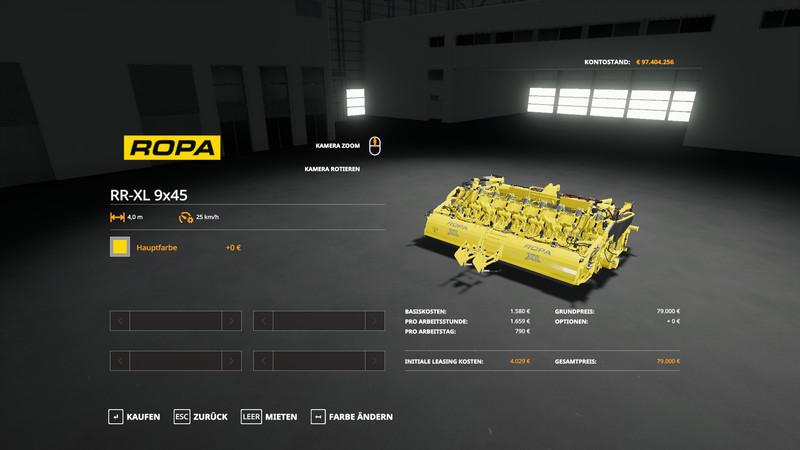This screenshot has height=450, width=800.
Task: Select the yellow Hauptfarbe color swatch
Action: (120, 247)
